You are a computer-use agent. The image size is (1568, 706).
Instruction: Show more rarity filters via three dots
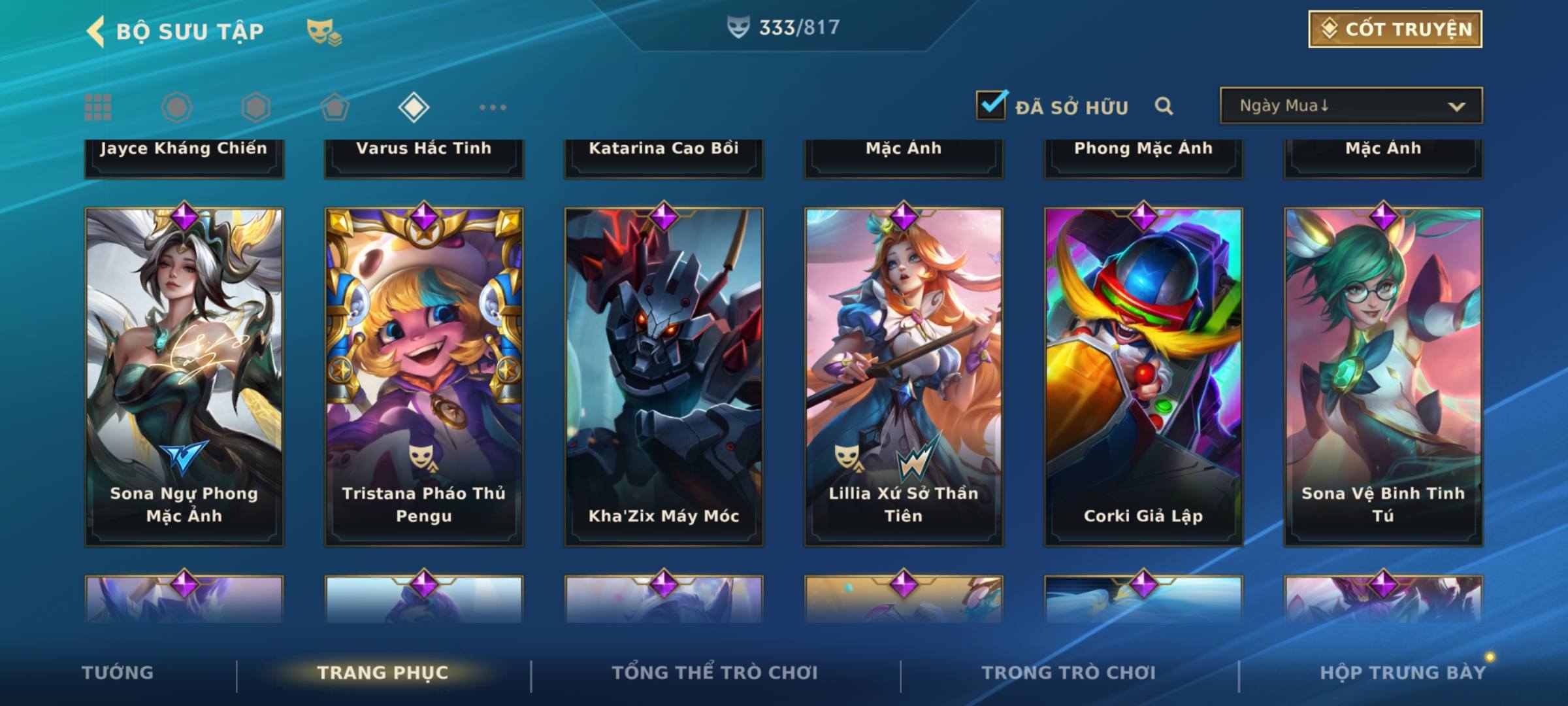[493, 107]
